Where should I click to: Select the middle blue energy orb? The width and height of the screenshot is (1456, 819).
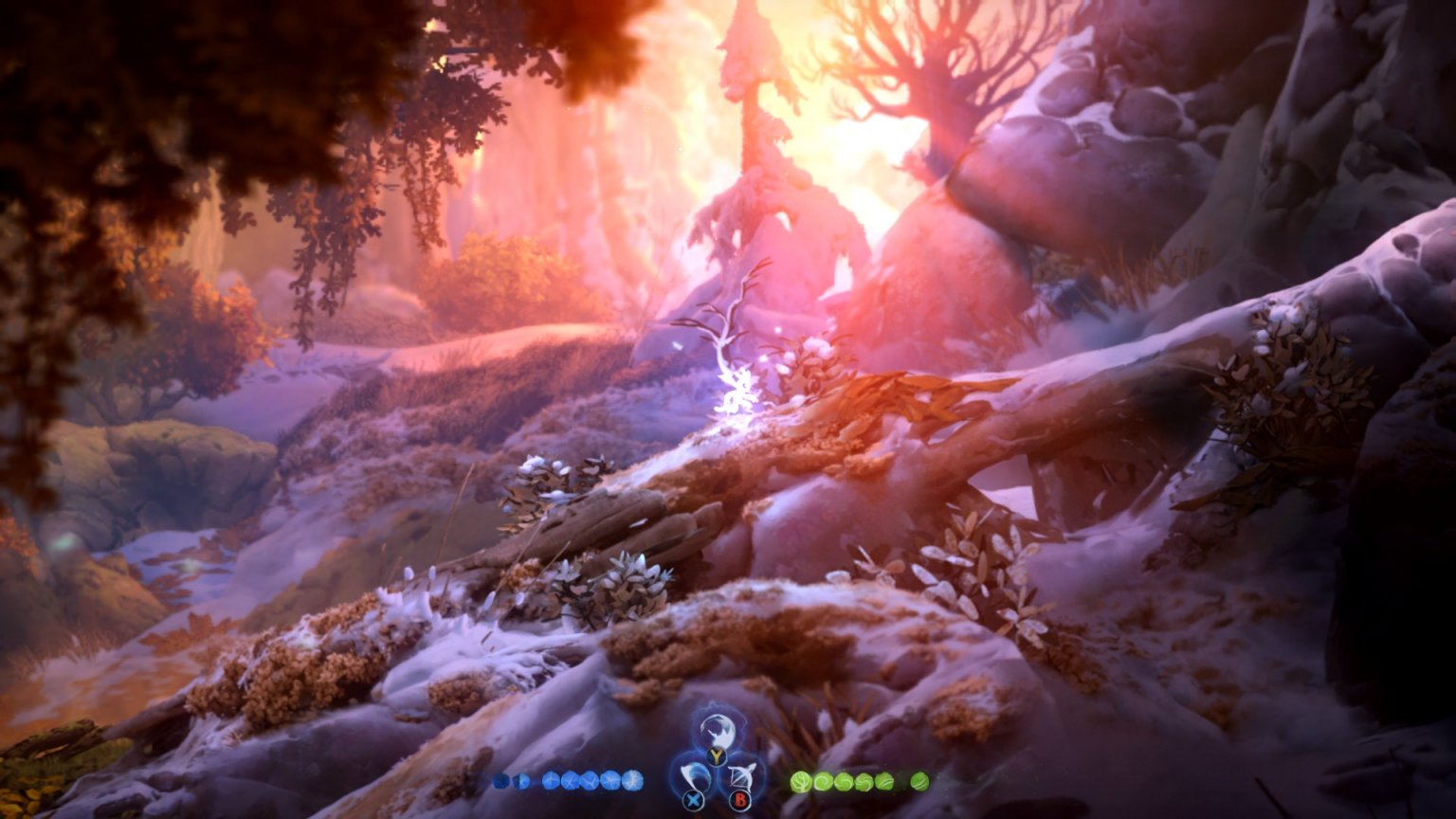(x=569, y=780)
